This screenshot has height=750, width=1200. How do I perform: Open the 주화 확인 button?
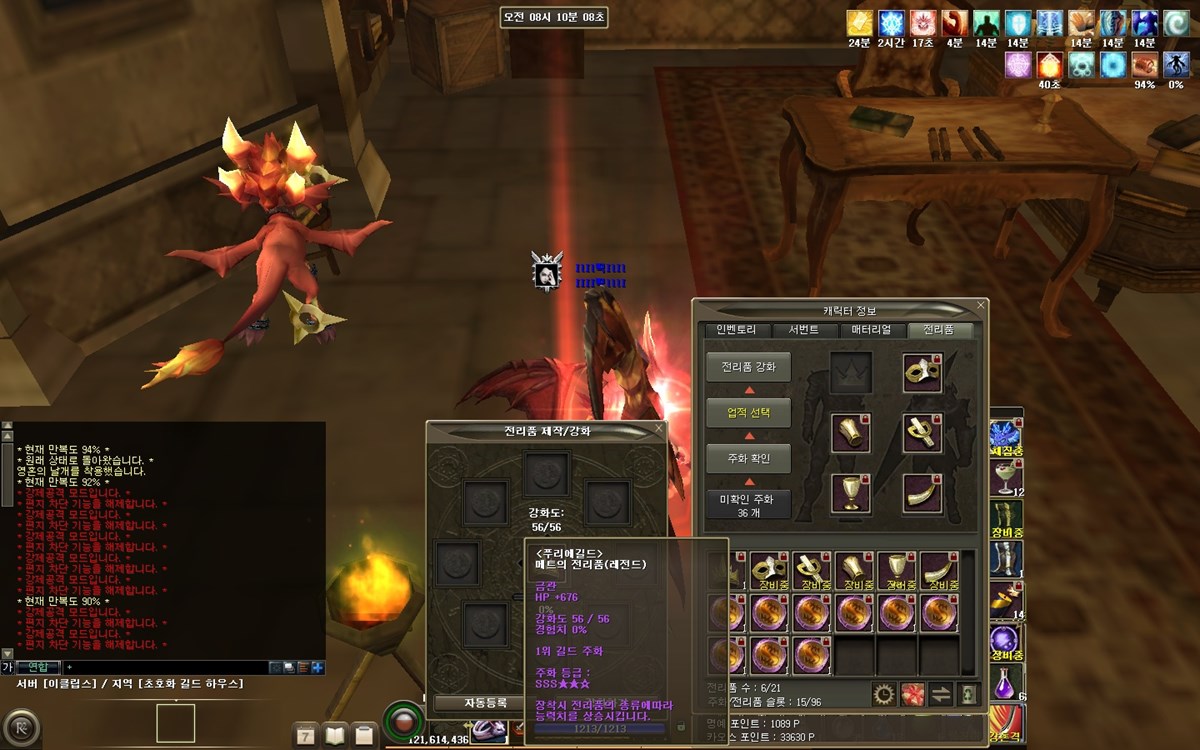point(748,459)
